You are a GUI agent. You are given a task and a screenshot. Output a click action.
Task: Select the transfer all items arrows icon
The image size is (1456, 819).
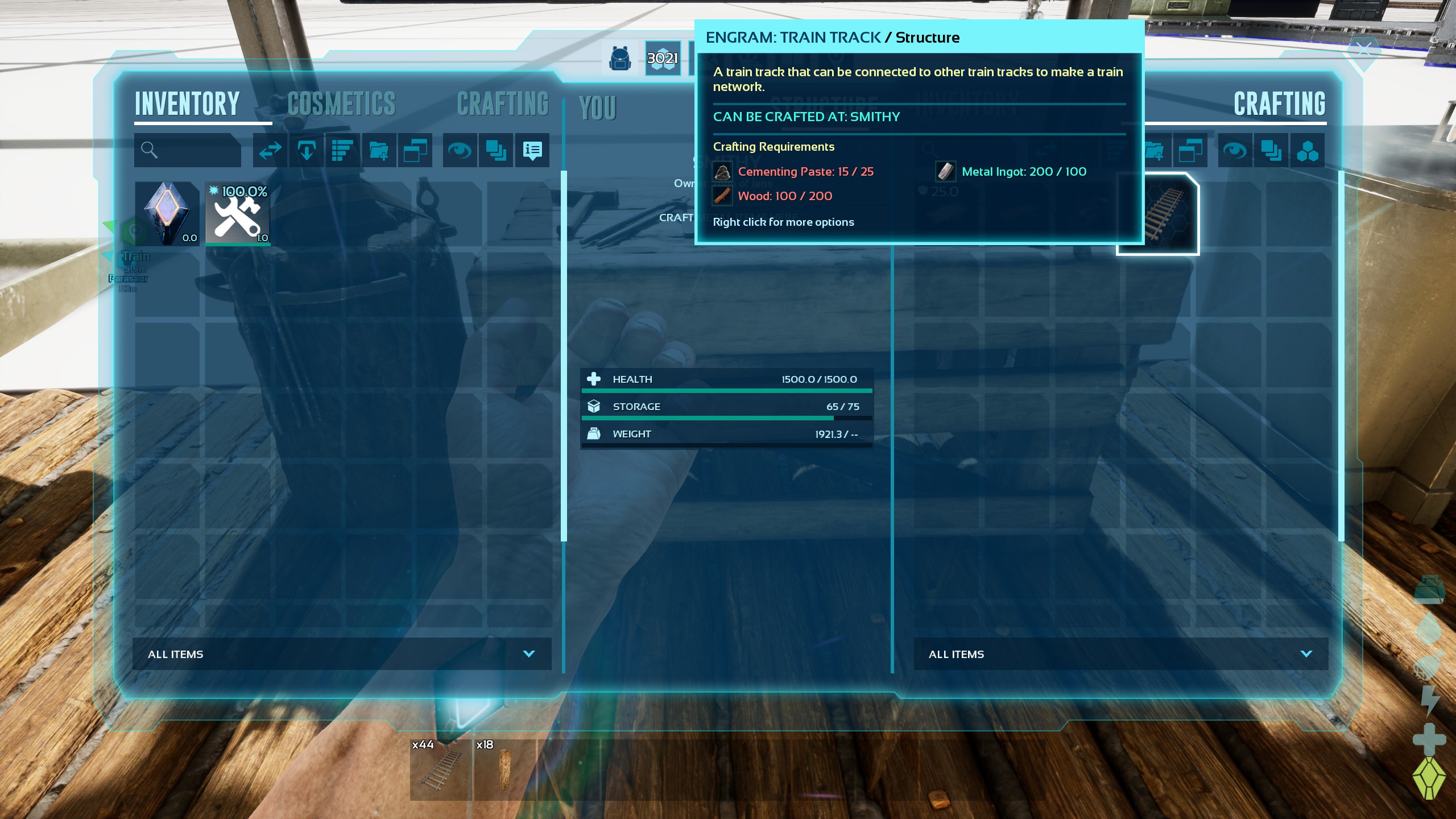point(269,150)
